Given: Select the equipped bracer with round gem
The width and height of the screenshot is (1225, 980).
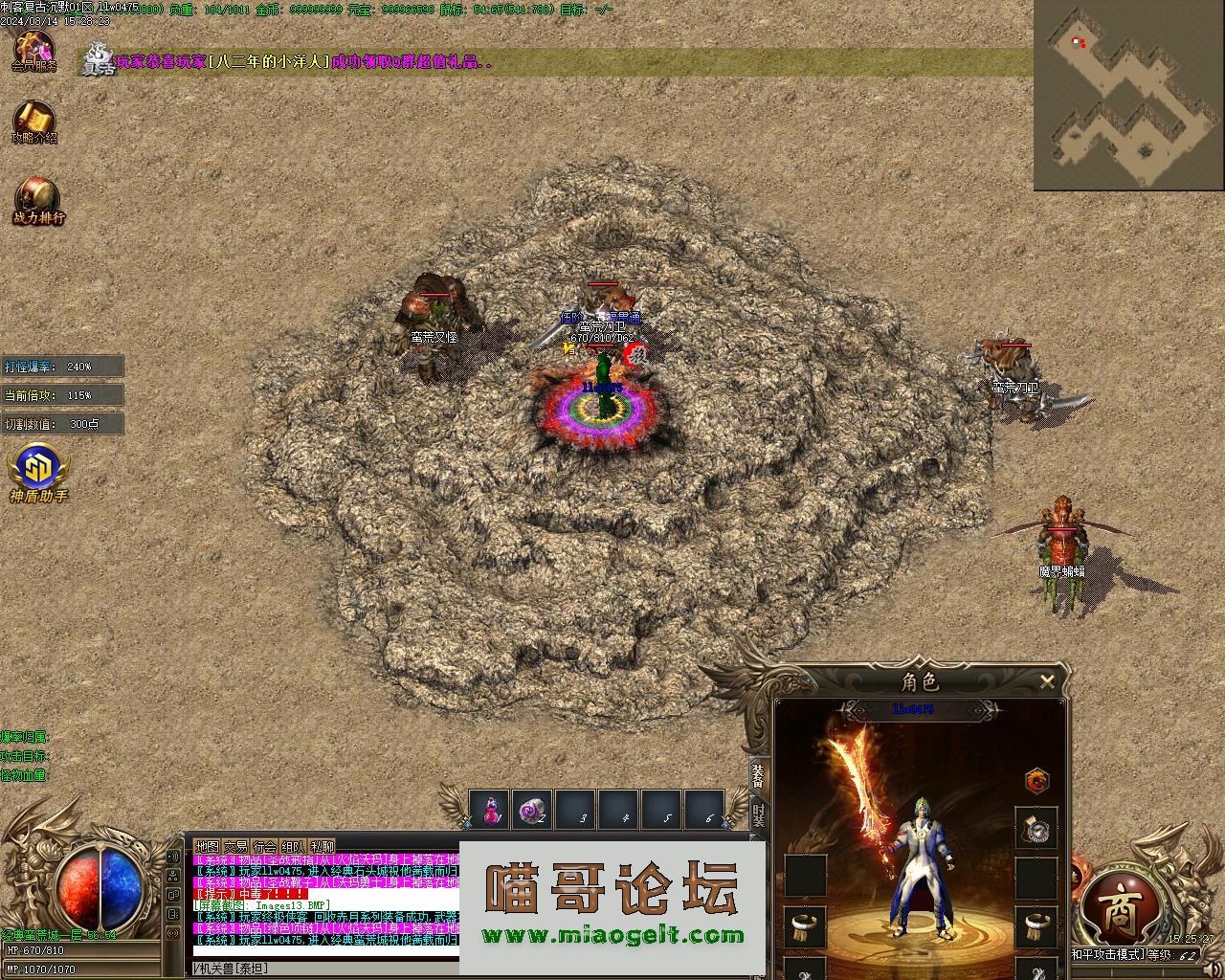Looking at the screenshot, I should point(1036,828).
